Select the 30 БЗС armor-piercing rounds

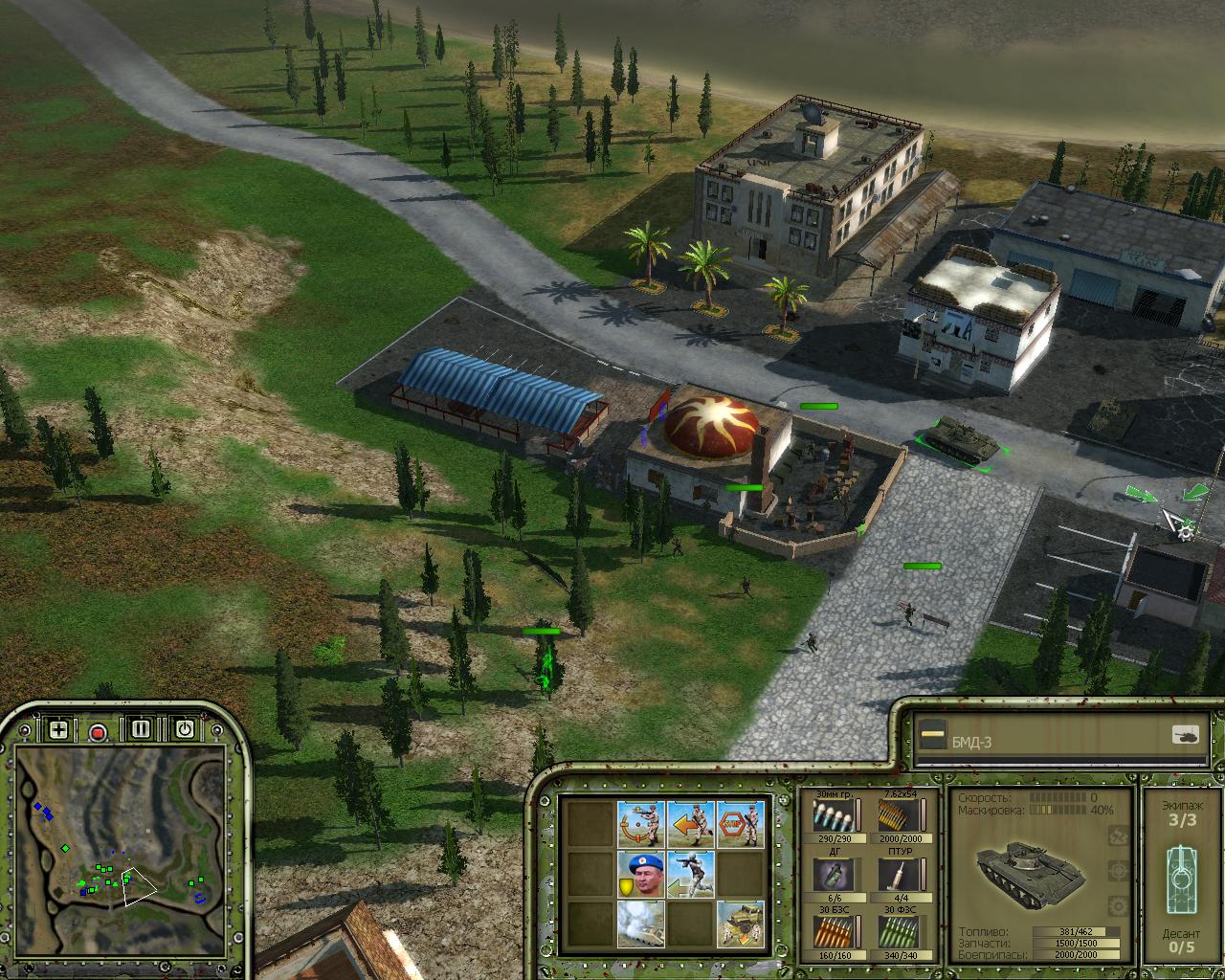click(x=829, y=931)
